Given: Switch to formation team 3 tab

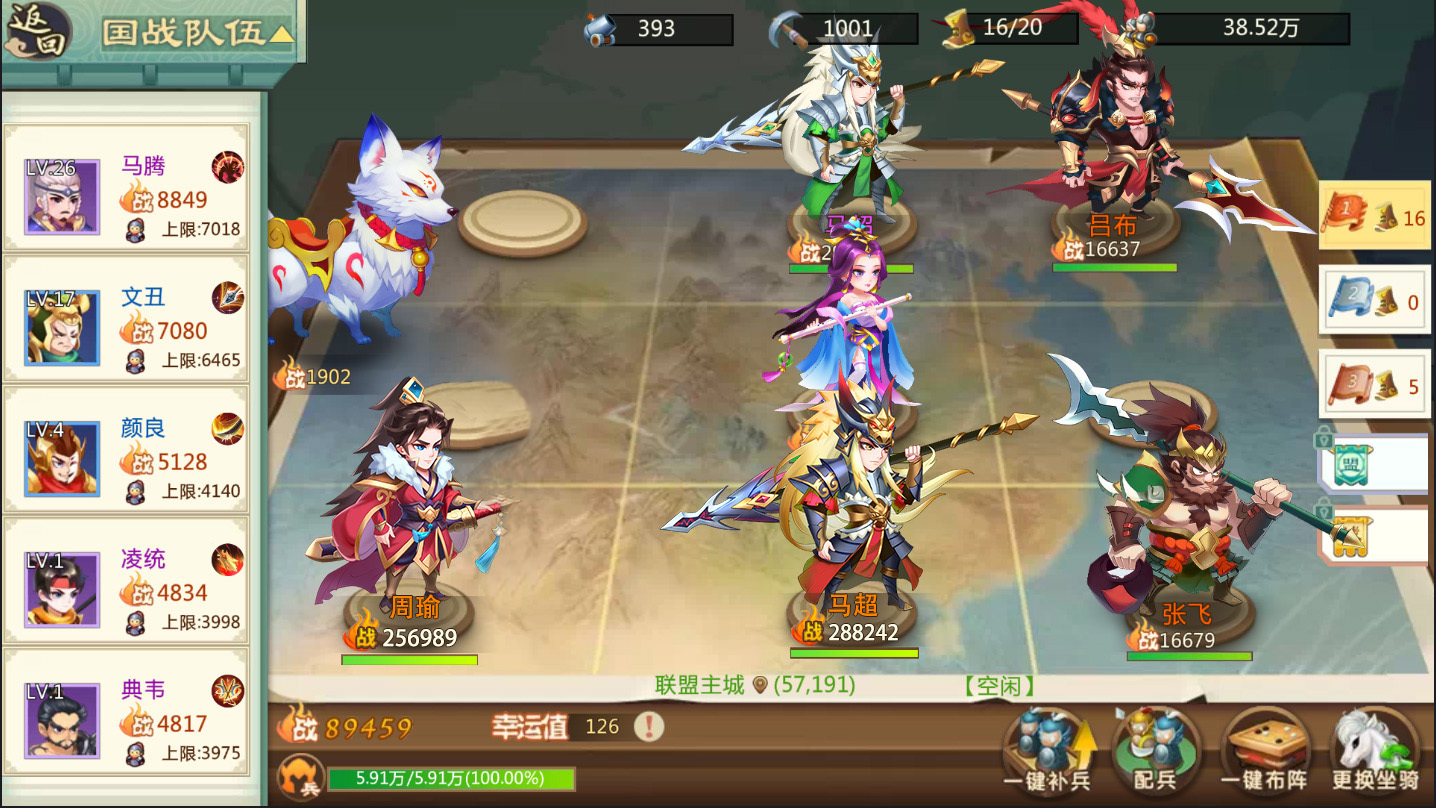Looking at the screenshot, I should 1374,383.
